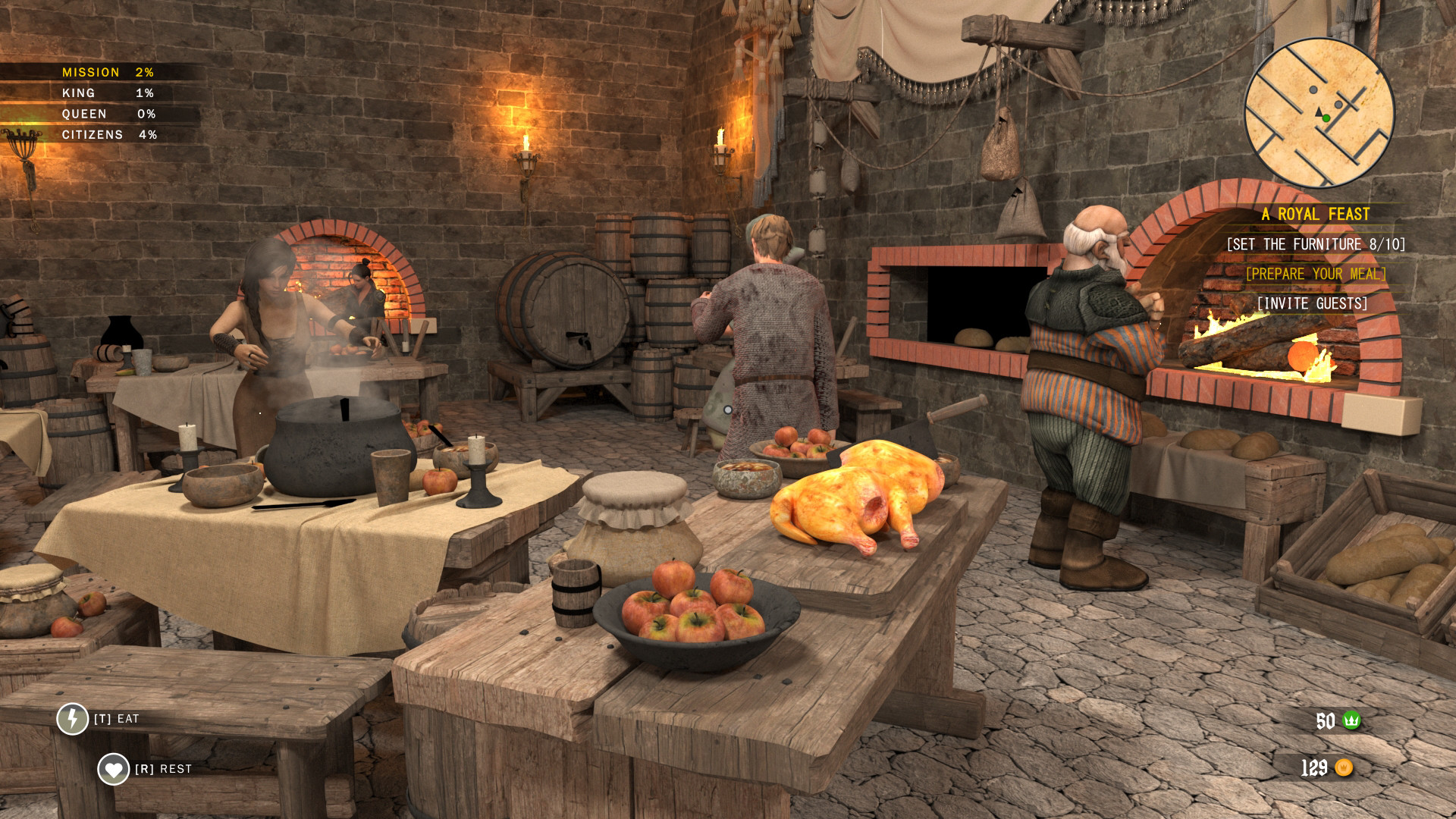
Task: Select the KING entry in the stats panel
Action: pos(79,93)
